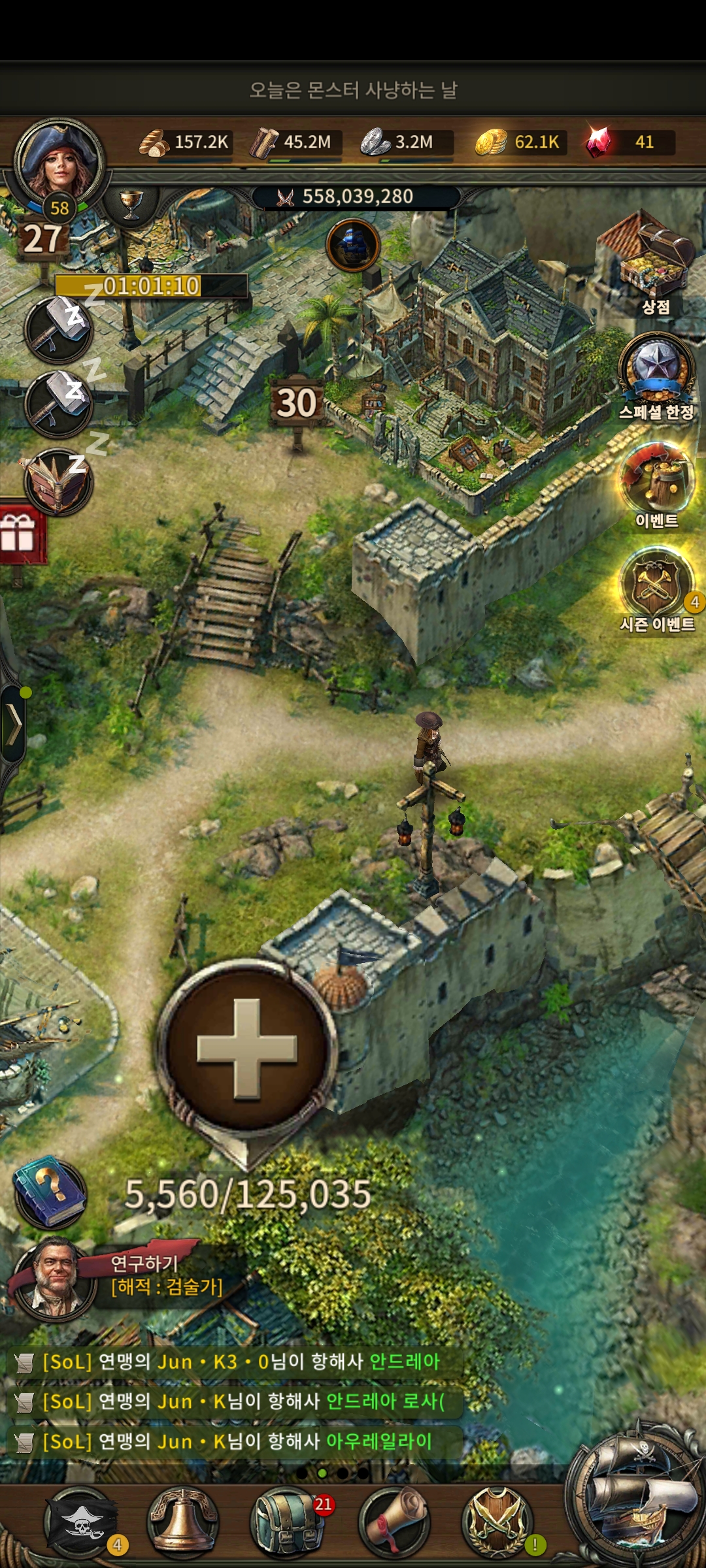The width and height of the screenshot is (706, 1568).
Task: Open the bronze bell menu
Action: click(182, 1521)
